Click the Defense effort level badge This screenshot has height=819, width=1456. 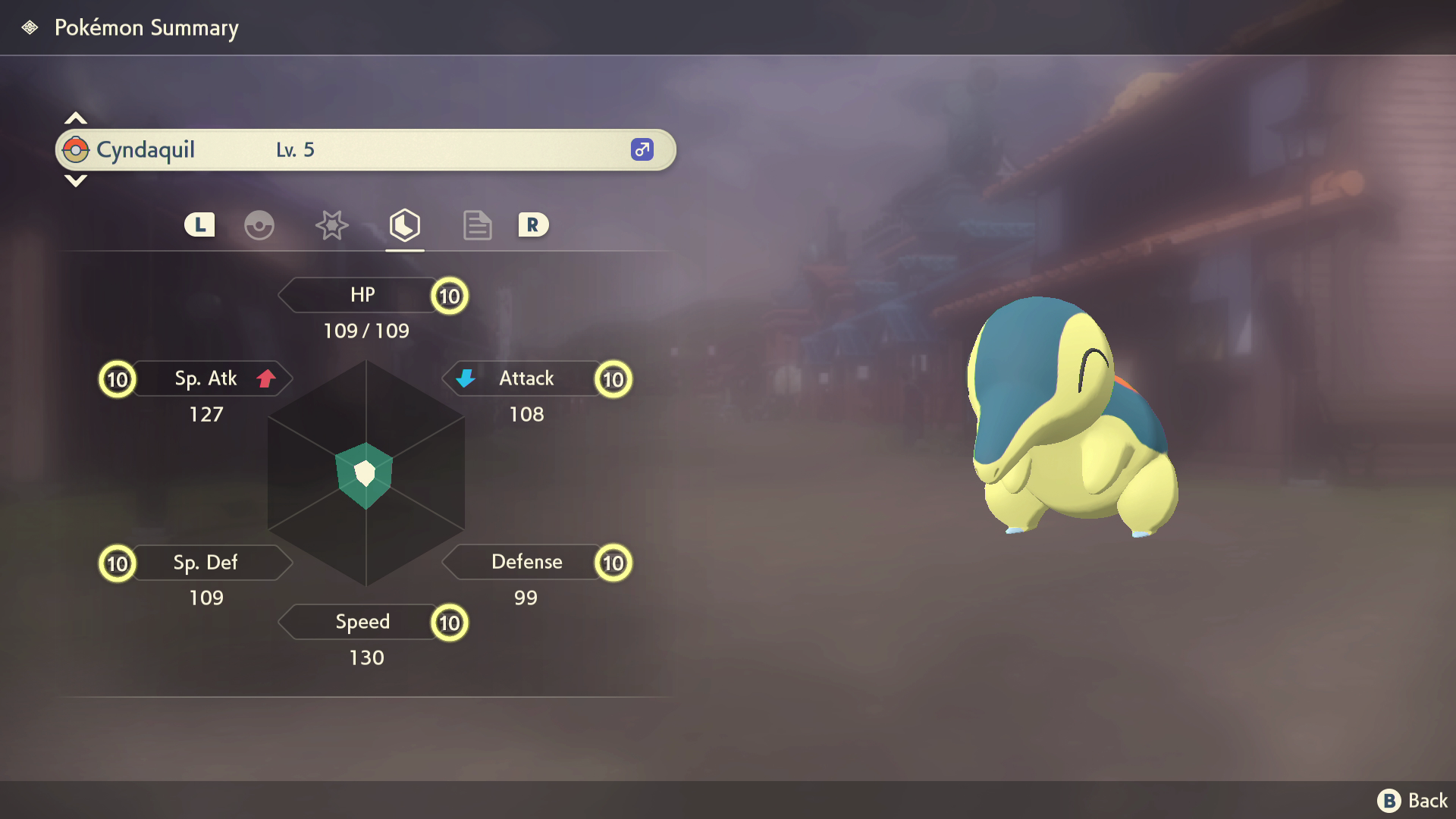coord(613,563)
